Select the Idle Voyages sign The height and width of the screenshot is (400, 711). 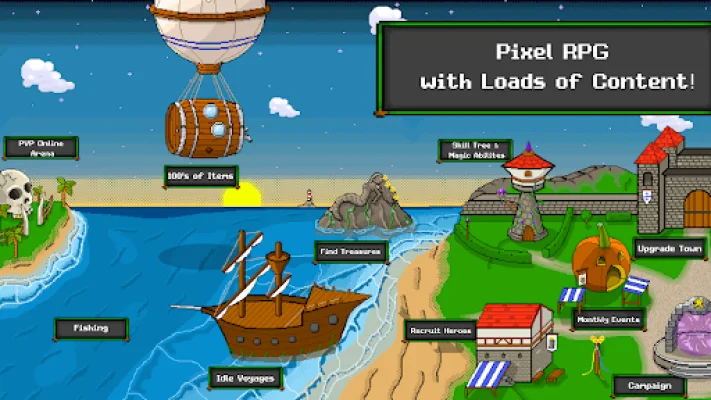pyautogui.click(x=245, y=378)
